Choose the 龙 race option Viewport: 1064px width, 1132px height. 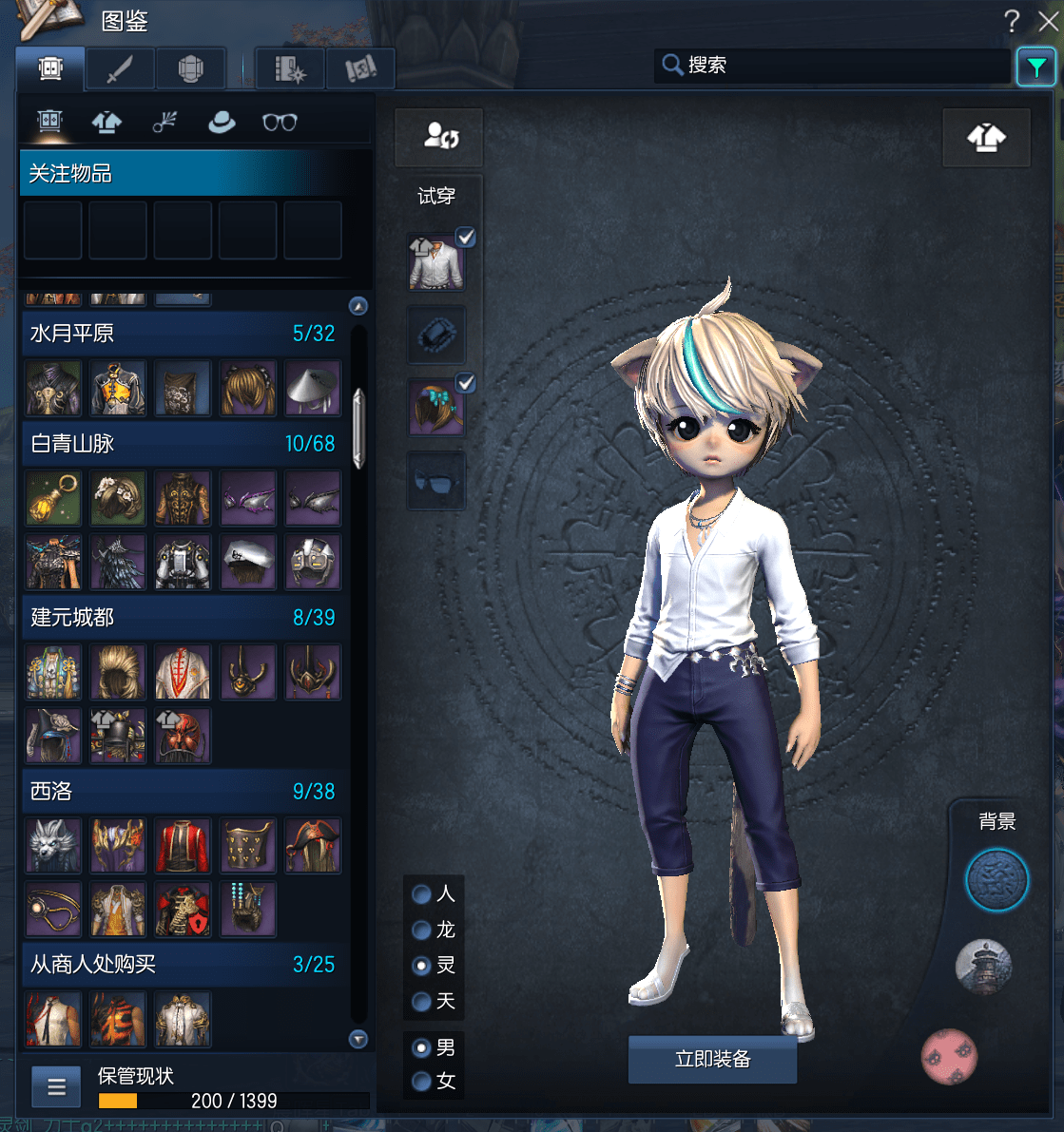pyautogui.click(x=422, y=931)
